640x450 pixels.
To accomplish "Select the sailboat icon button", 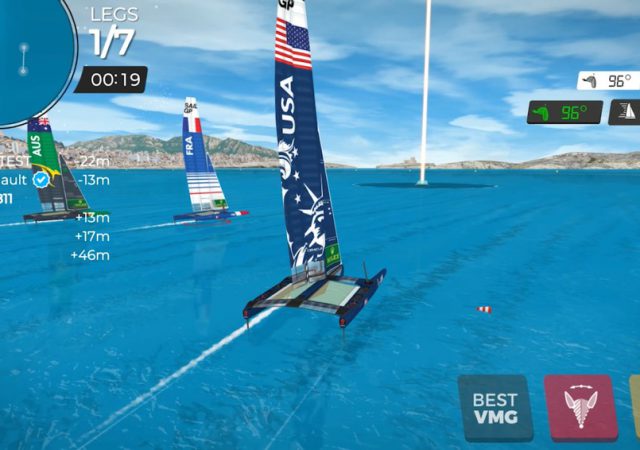I will click(626, 112).
